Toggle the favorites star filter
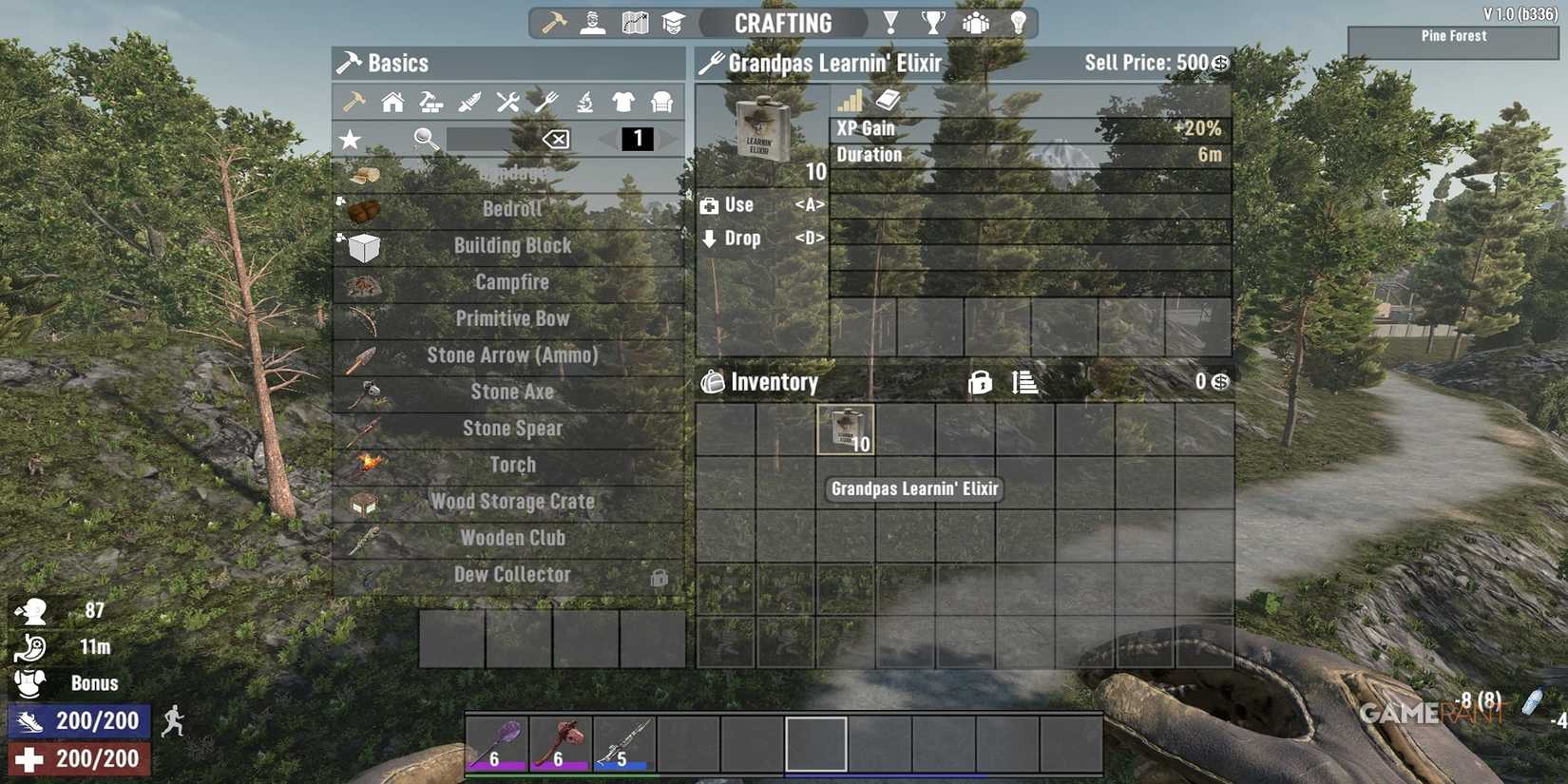Image resolution: width=1568 pixels, height=784 pixels. 350,139
